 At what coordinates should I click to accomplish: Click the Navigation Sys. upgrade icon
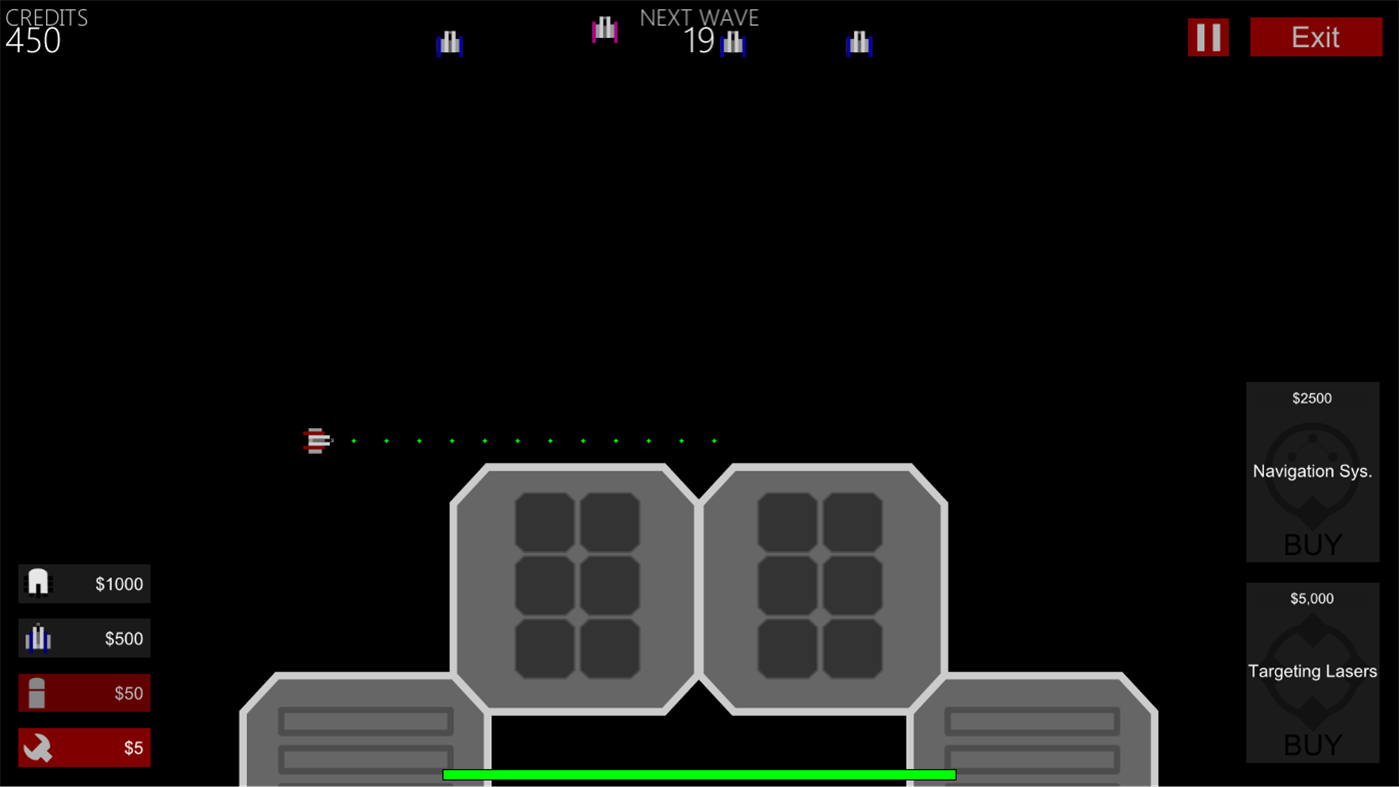coord(1312,471)
